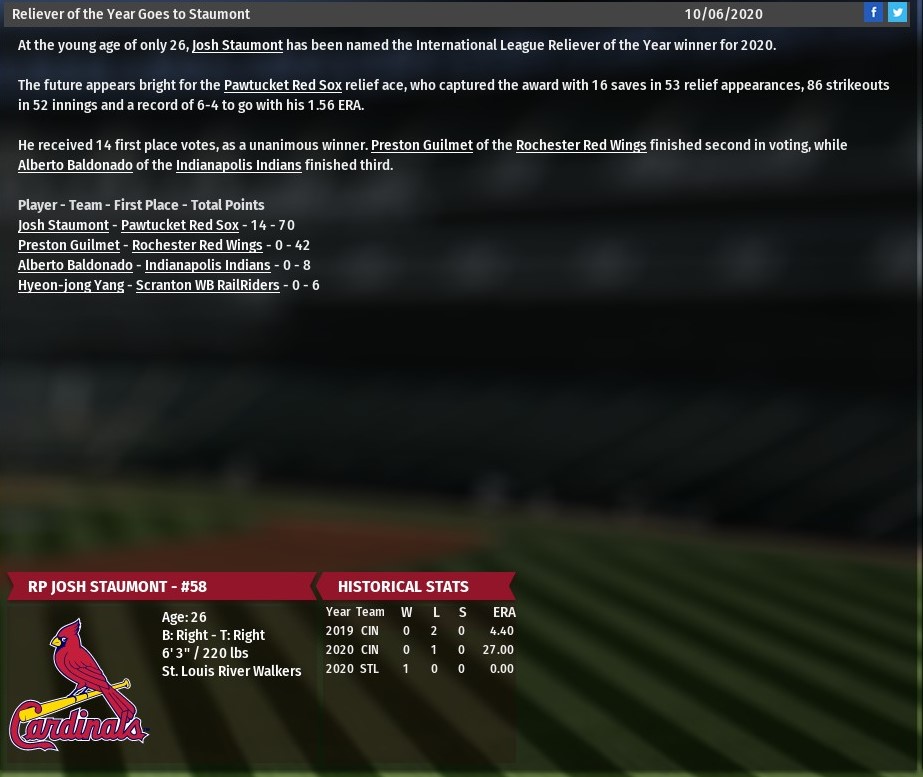Open Preston Guilmet link in "finished second" sentence

click(421, 145)
